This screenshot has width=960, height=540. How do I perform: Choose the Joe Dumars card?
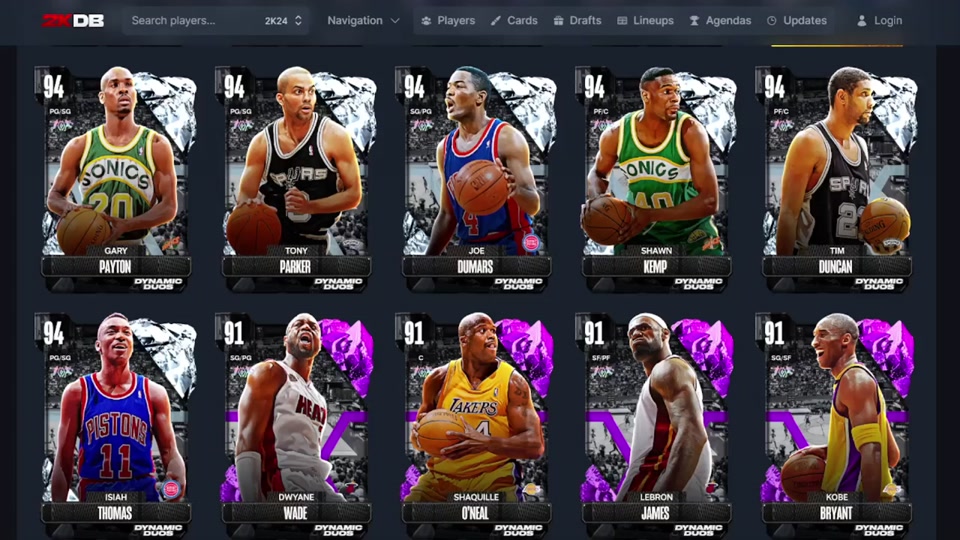(476, 175)
